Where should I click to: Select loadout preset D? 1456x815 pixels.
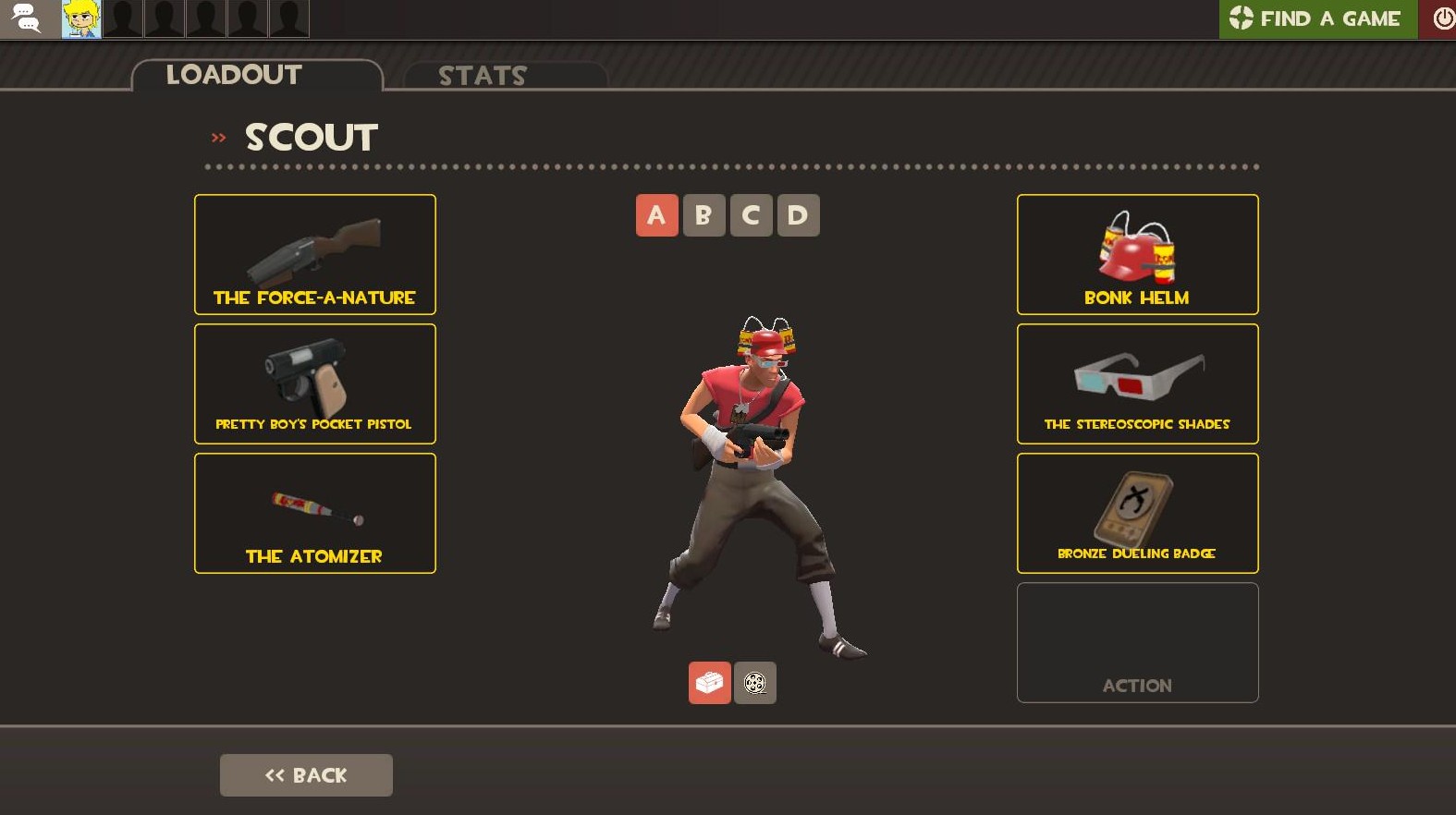tap(797, 214)
